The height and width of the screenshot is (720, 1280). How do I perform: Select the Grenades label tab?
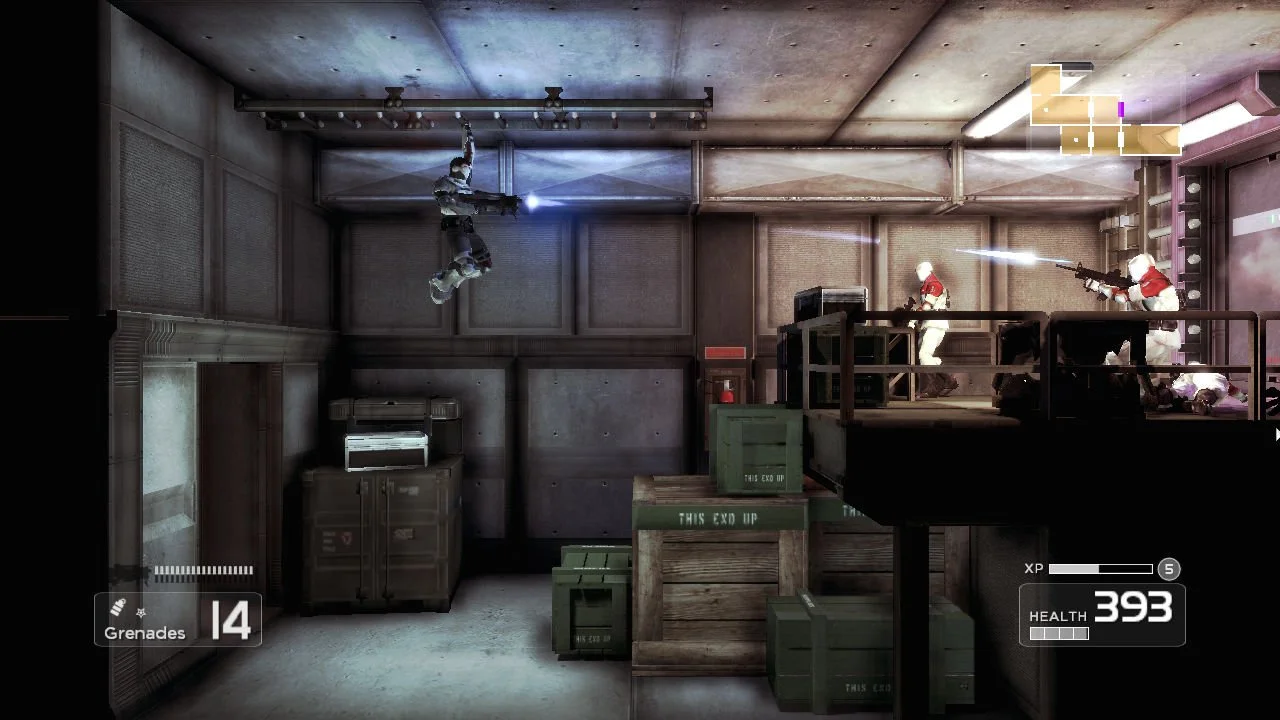[143, 633]
